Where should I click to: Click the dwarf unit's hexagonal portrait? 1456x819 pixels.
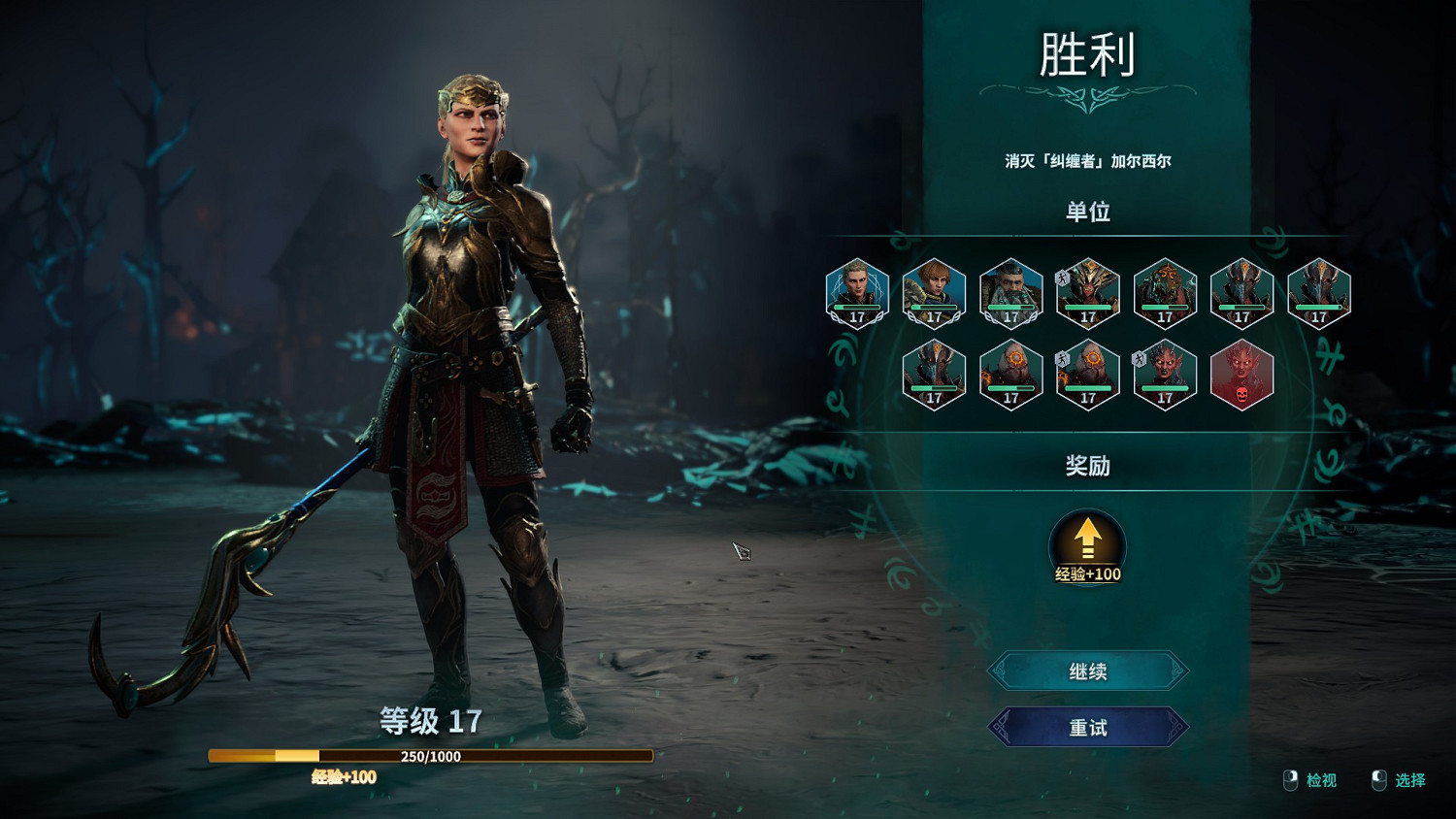1011,294
